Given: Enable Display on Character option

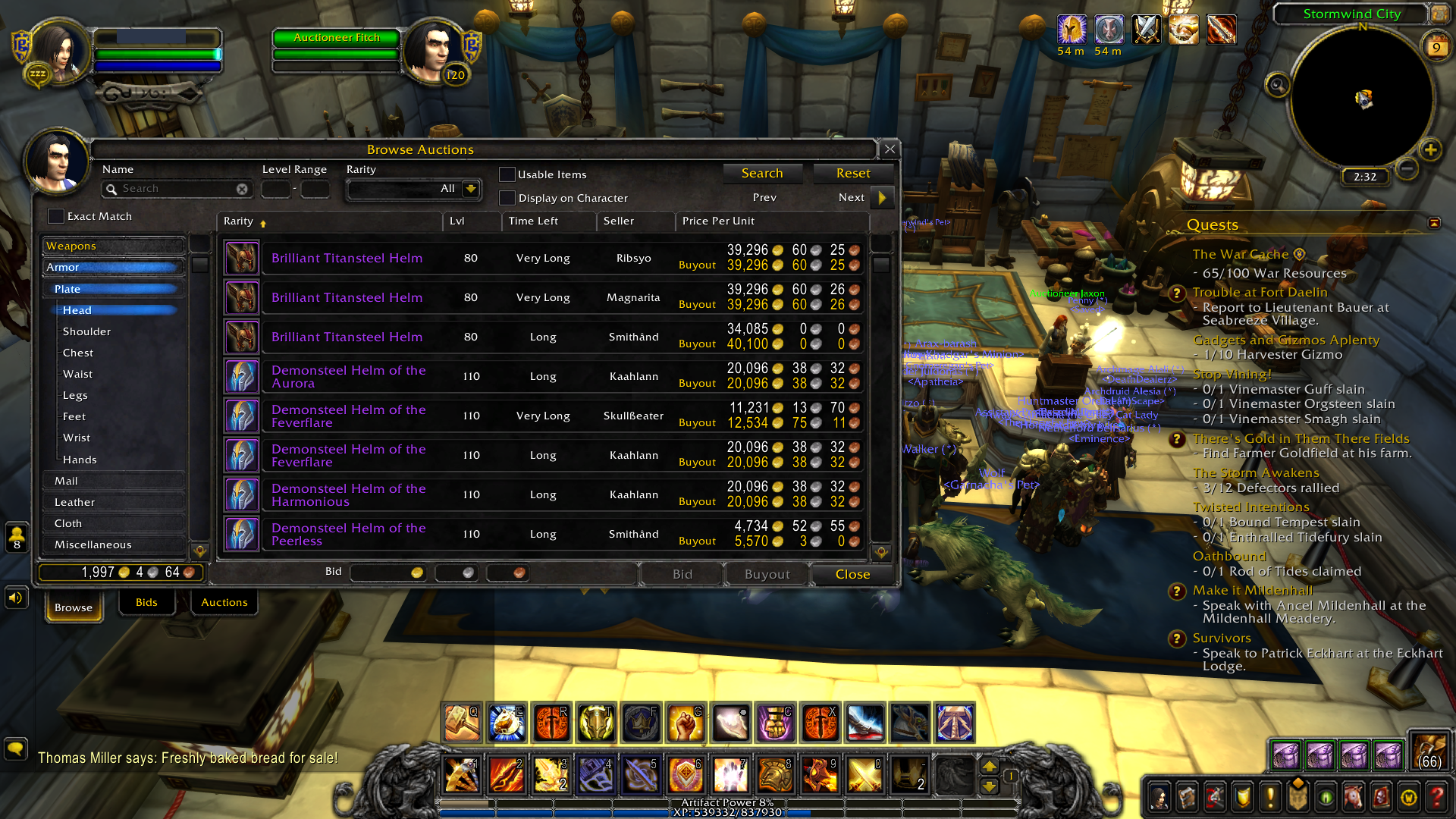Looking at the screenshot, I should point(507,198).
